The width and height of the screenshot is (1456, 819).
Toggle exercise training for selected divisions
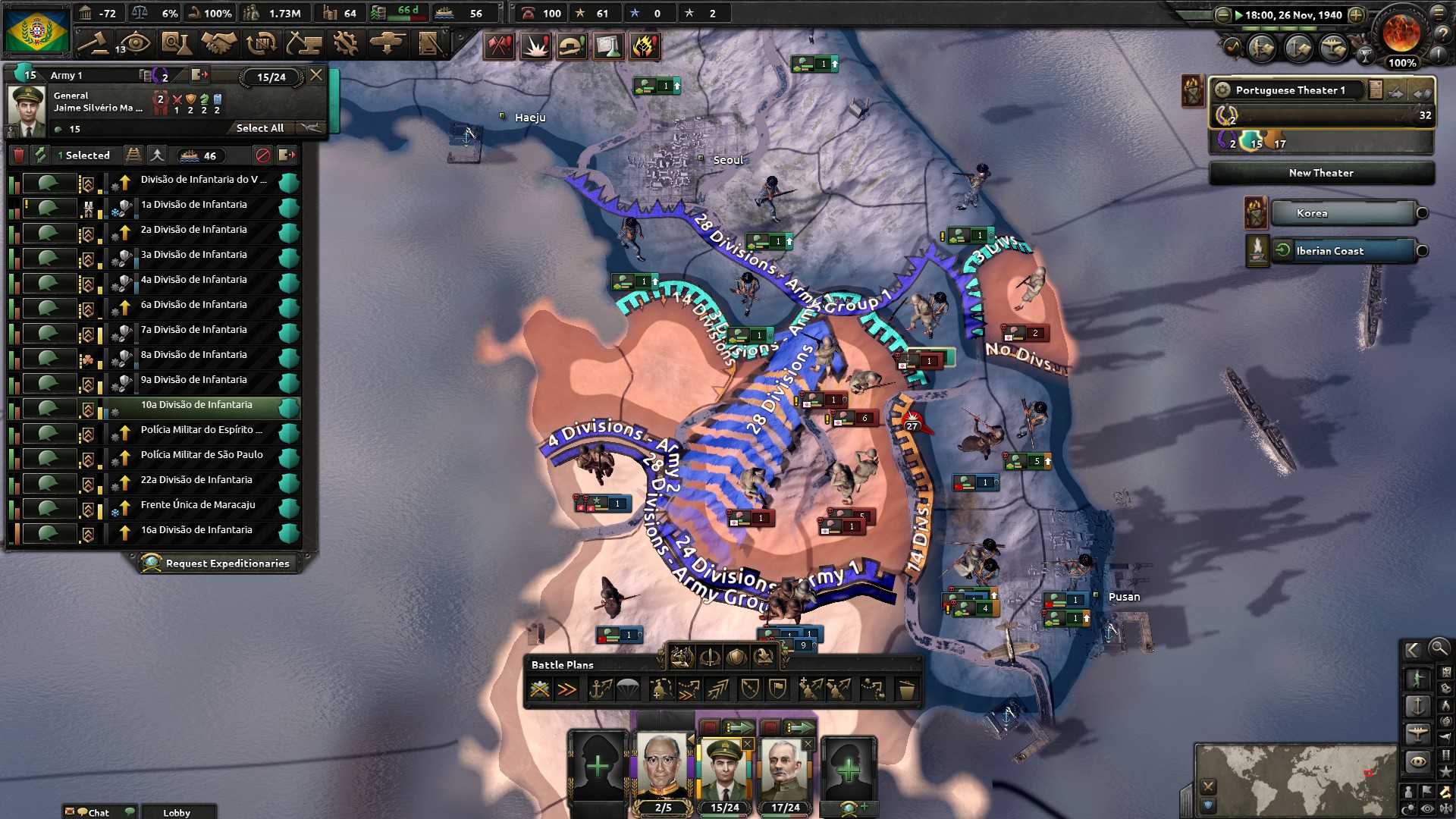click(x=157, y=155)
